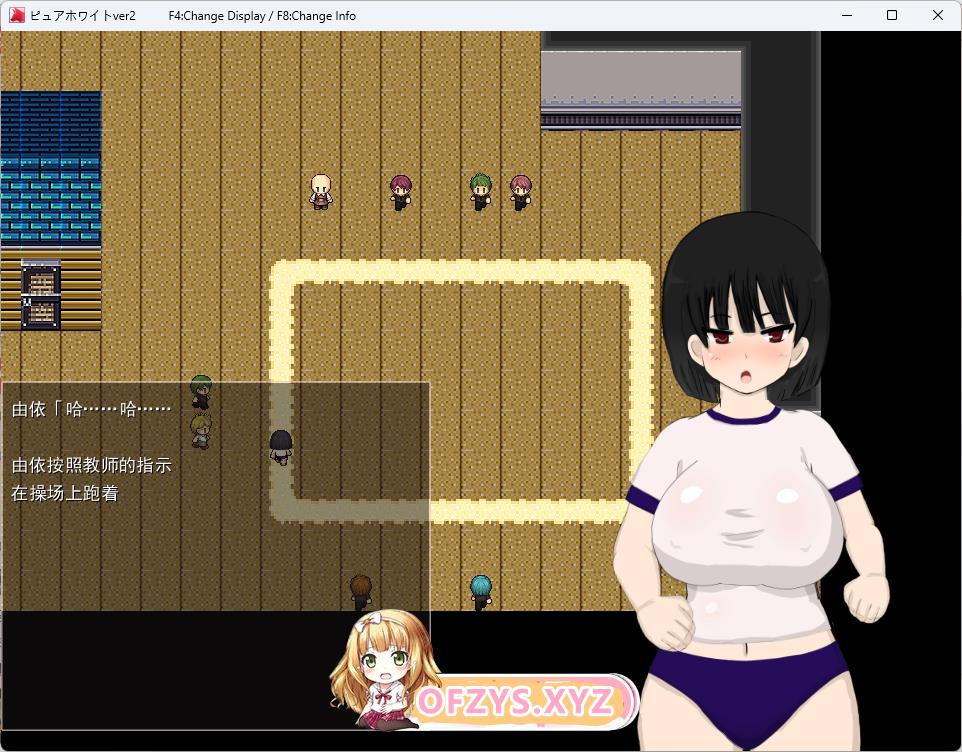Maximize the game window
The width and height of the screenshot is (962, 752).
pyautogui.click(x=892, y=15)
